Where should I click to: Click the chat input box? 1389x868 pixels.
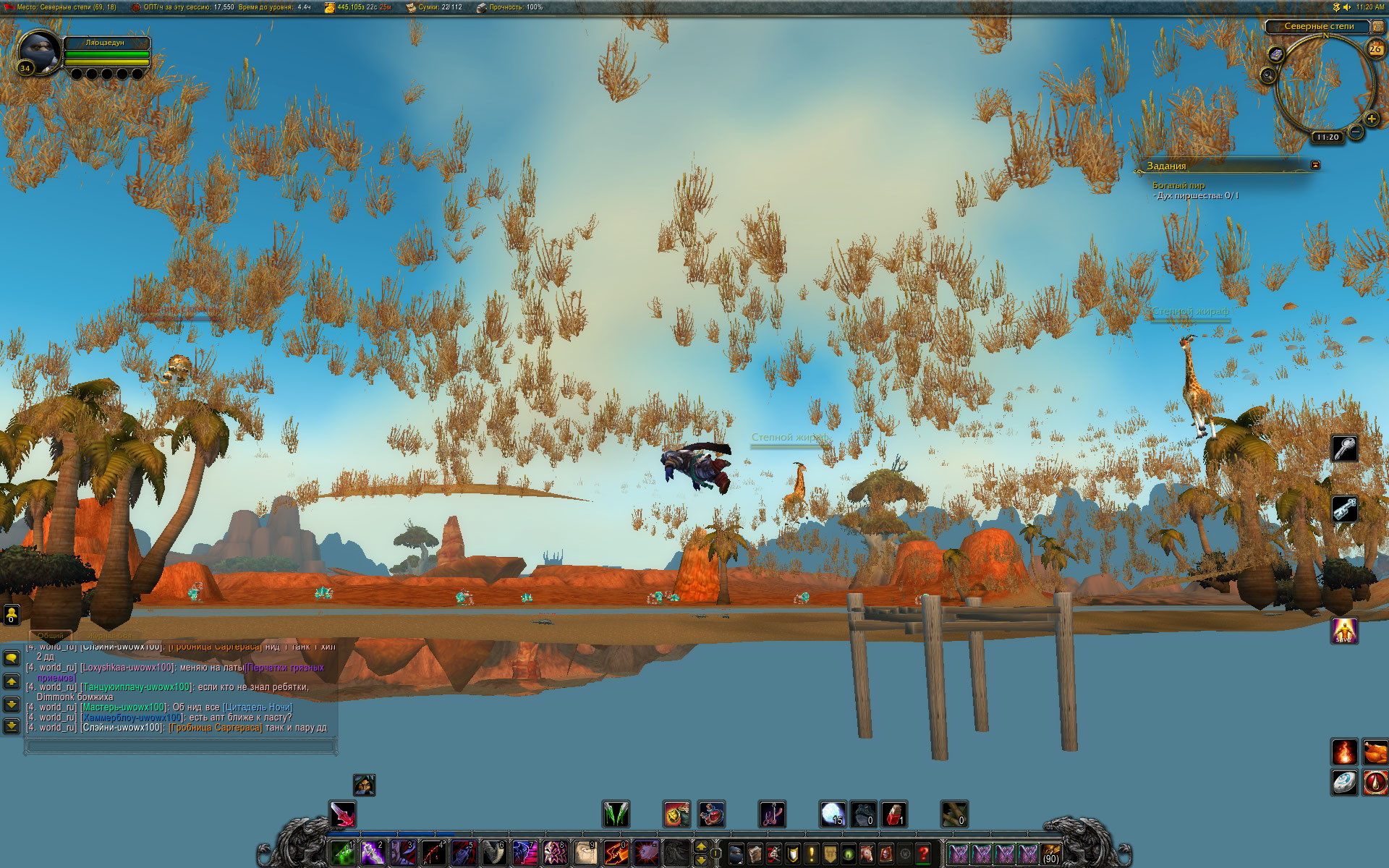(x=181, y=744)
